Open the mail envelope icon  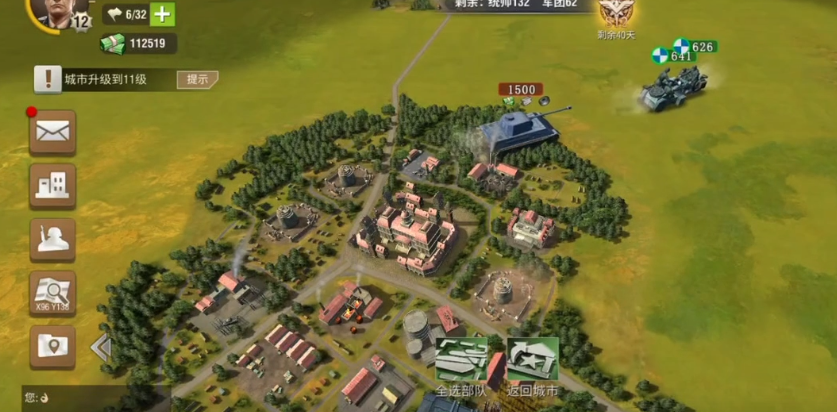point(52,131)
